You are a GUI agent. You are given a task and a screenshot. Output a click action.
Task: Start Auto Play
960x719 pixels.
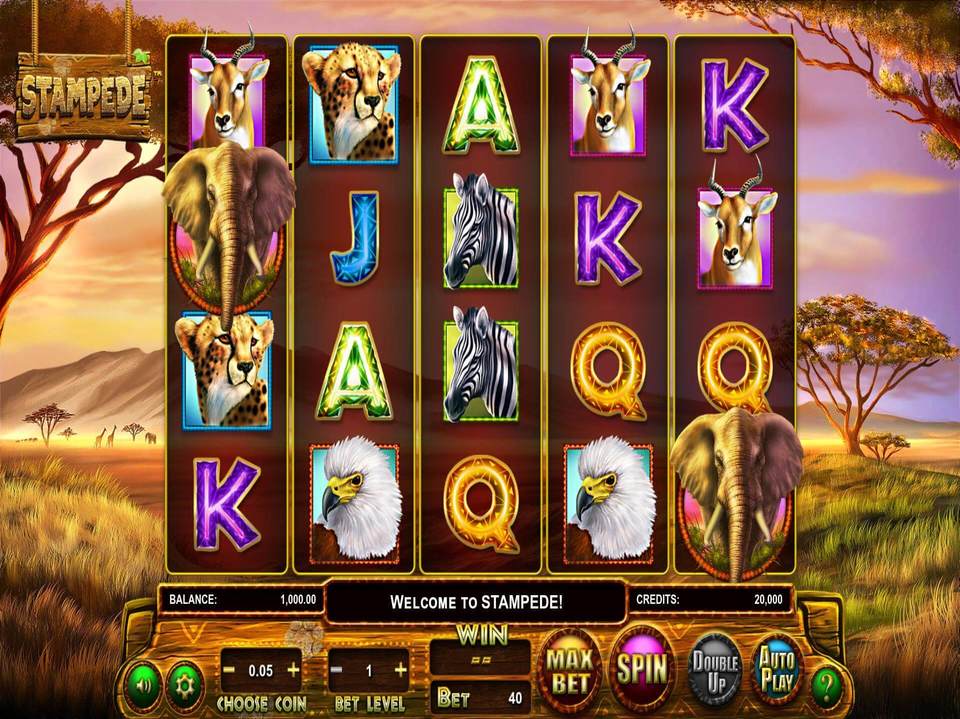click(777, 668)
